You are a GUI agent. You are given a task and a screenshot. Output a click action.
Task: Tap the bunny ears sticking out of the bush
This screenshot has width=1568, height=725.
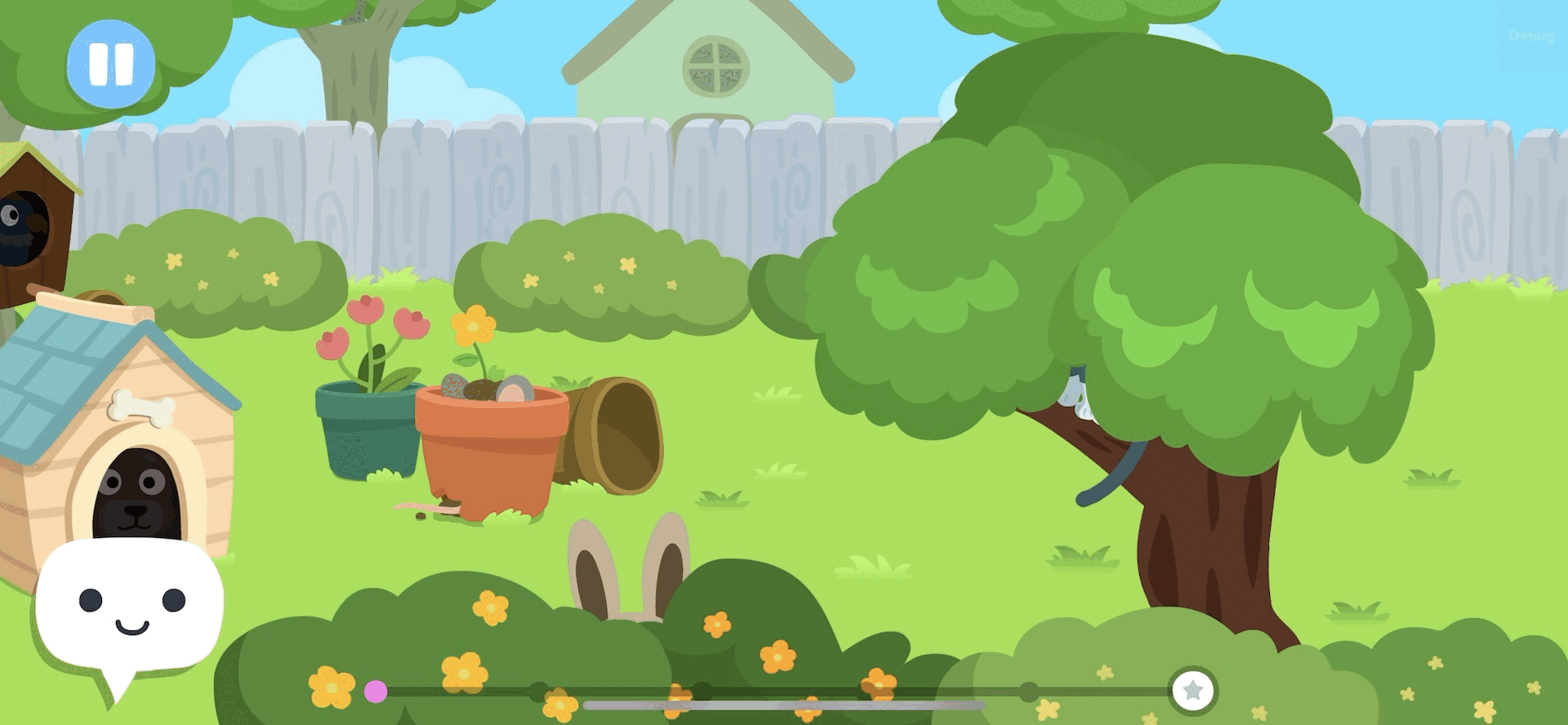[629, 572]
